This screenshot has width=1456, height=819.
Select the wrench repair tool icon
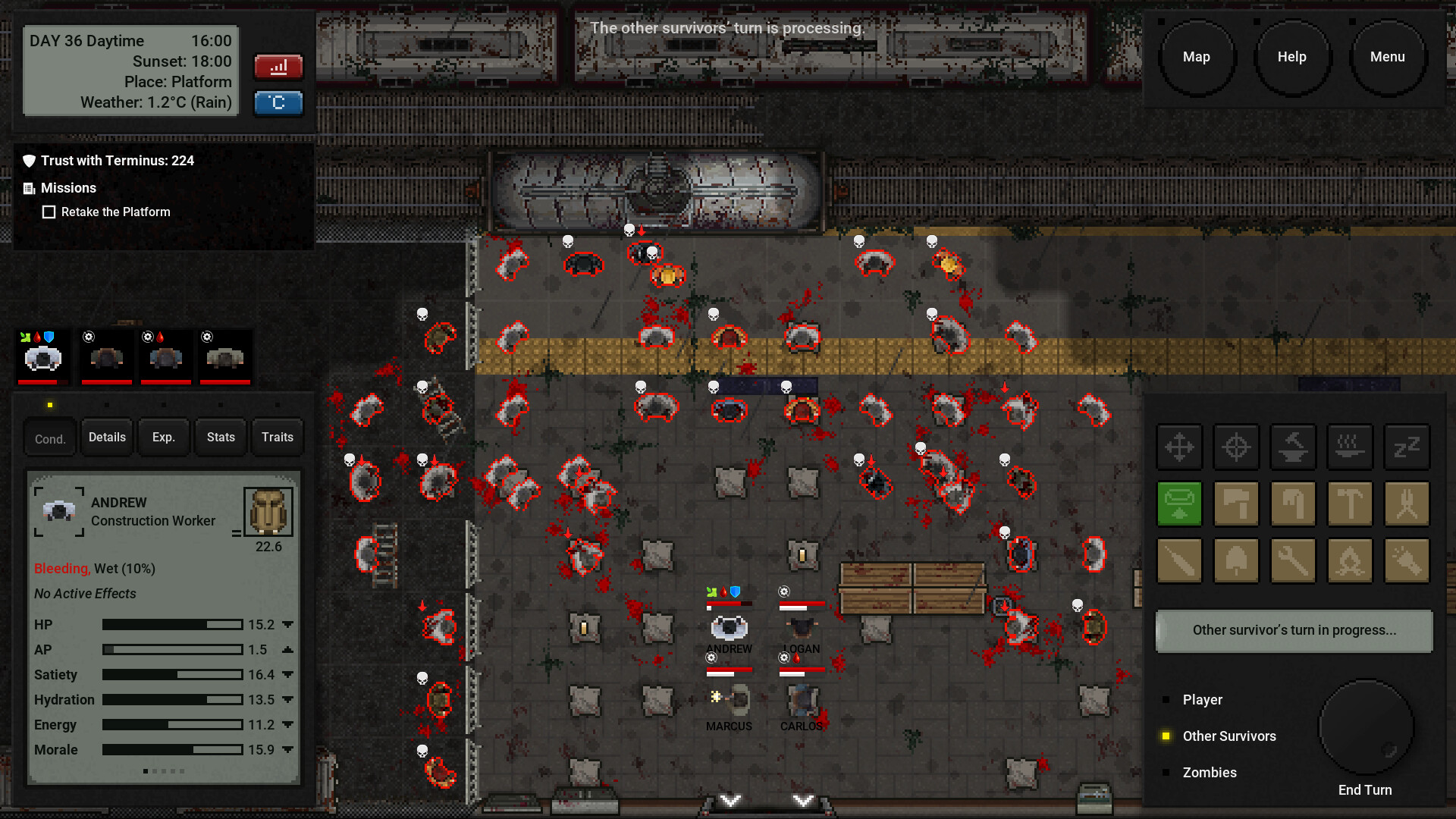(x=1293, y=561)
